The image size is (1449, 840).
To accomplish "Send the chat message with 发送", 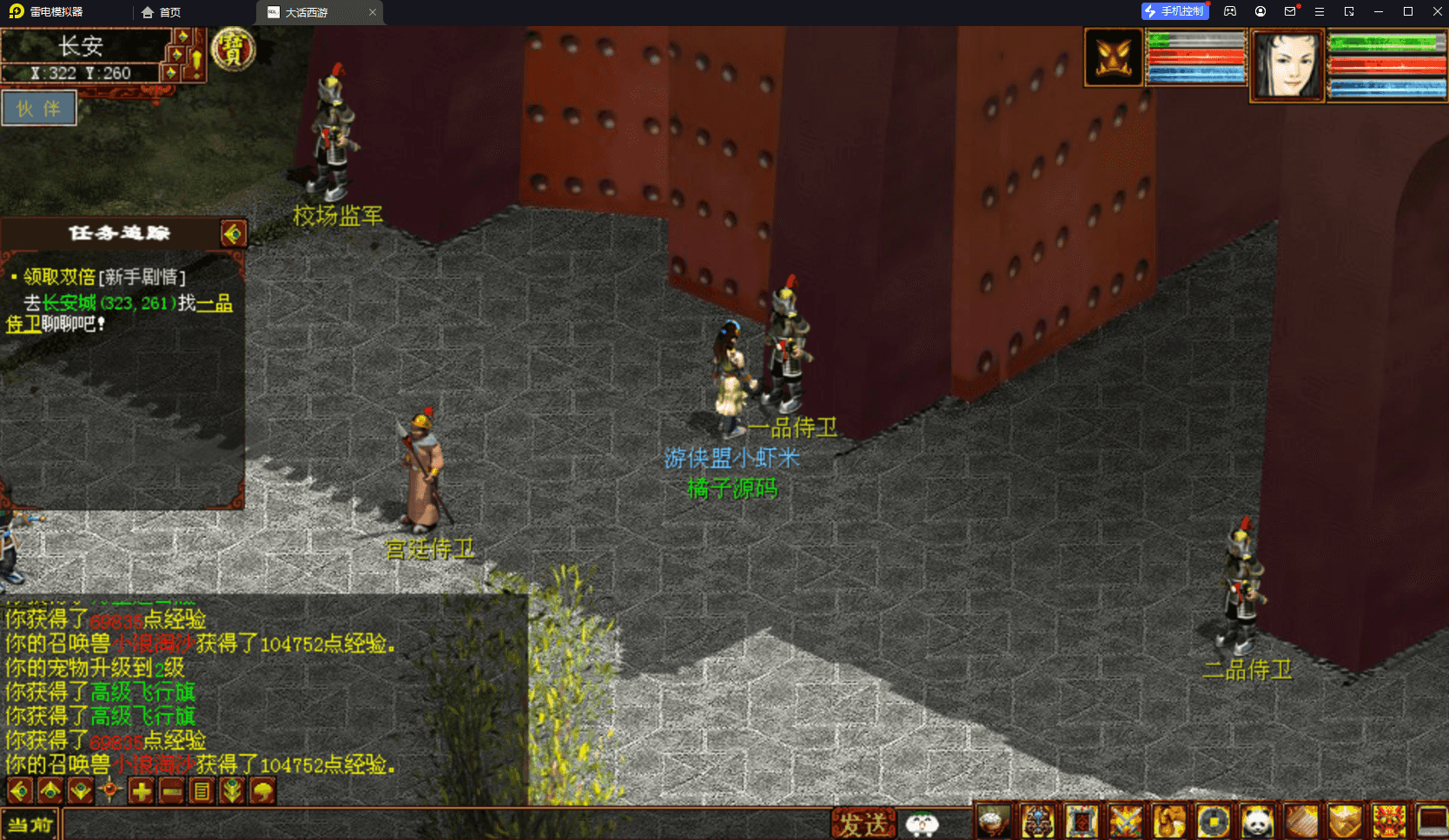I will 863,823.
